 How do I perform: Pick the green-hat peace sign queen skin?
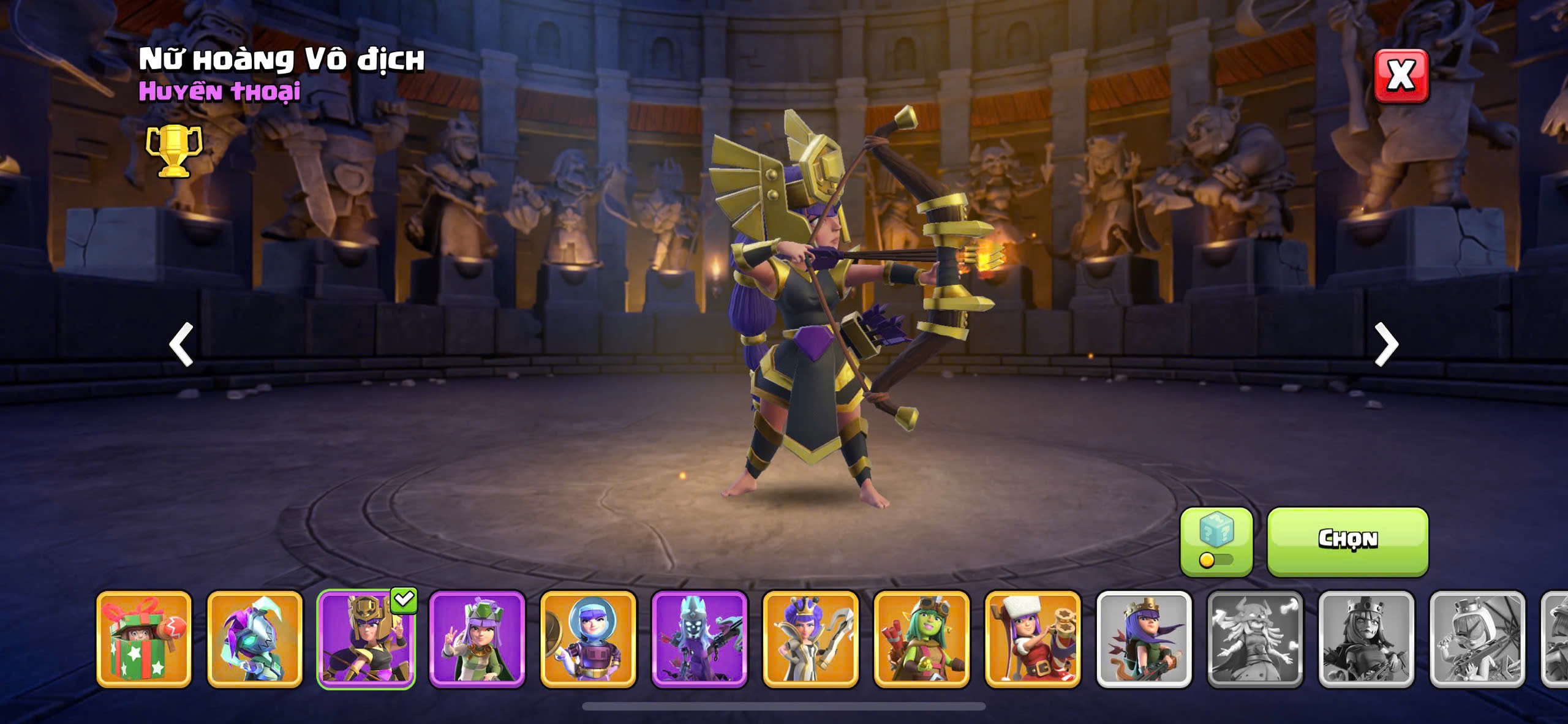(x=477, y=638)
